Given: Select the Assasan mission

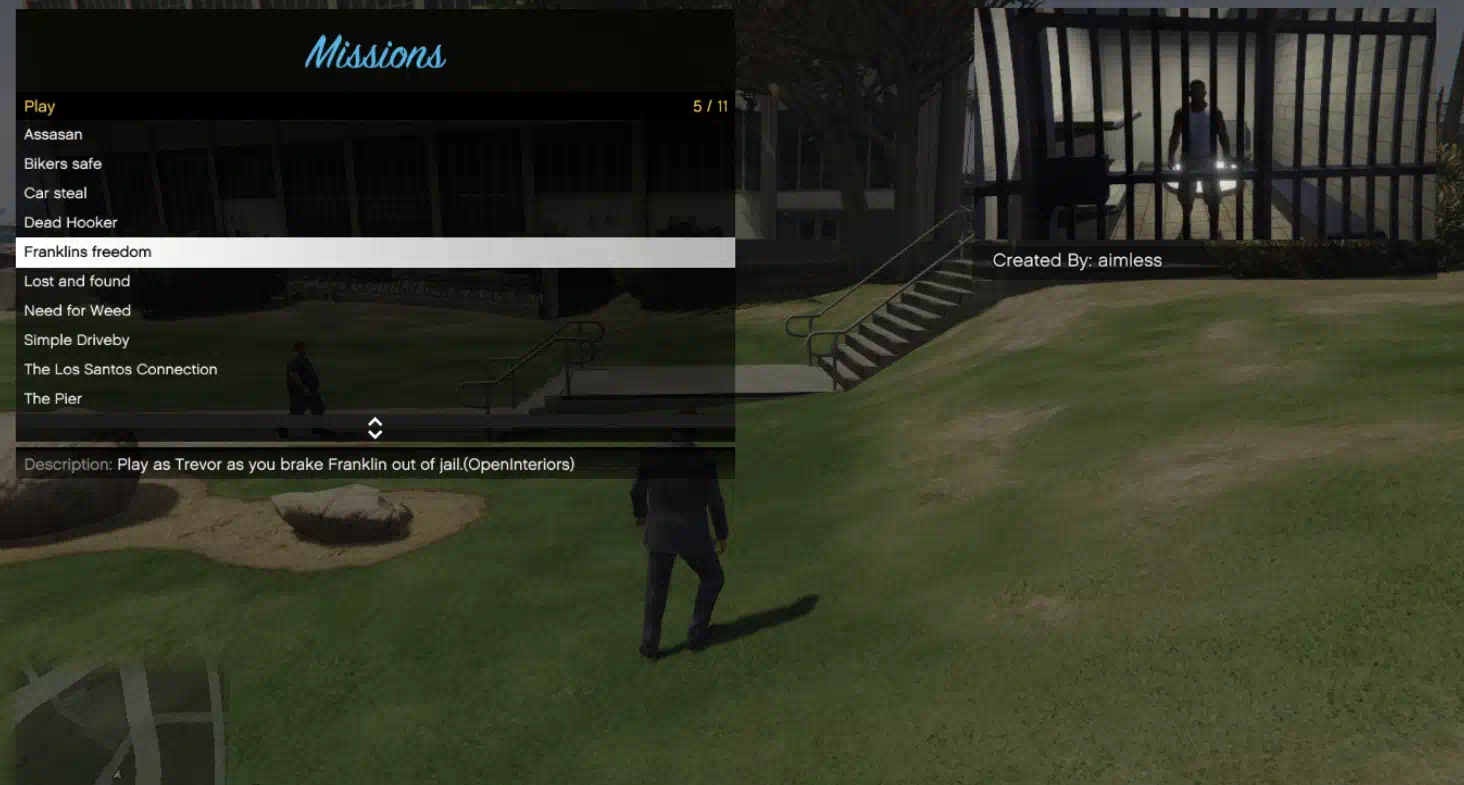Looking at the screenshot, I should [54, 135].
